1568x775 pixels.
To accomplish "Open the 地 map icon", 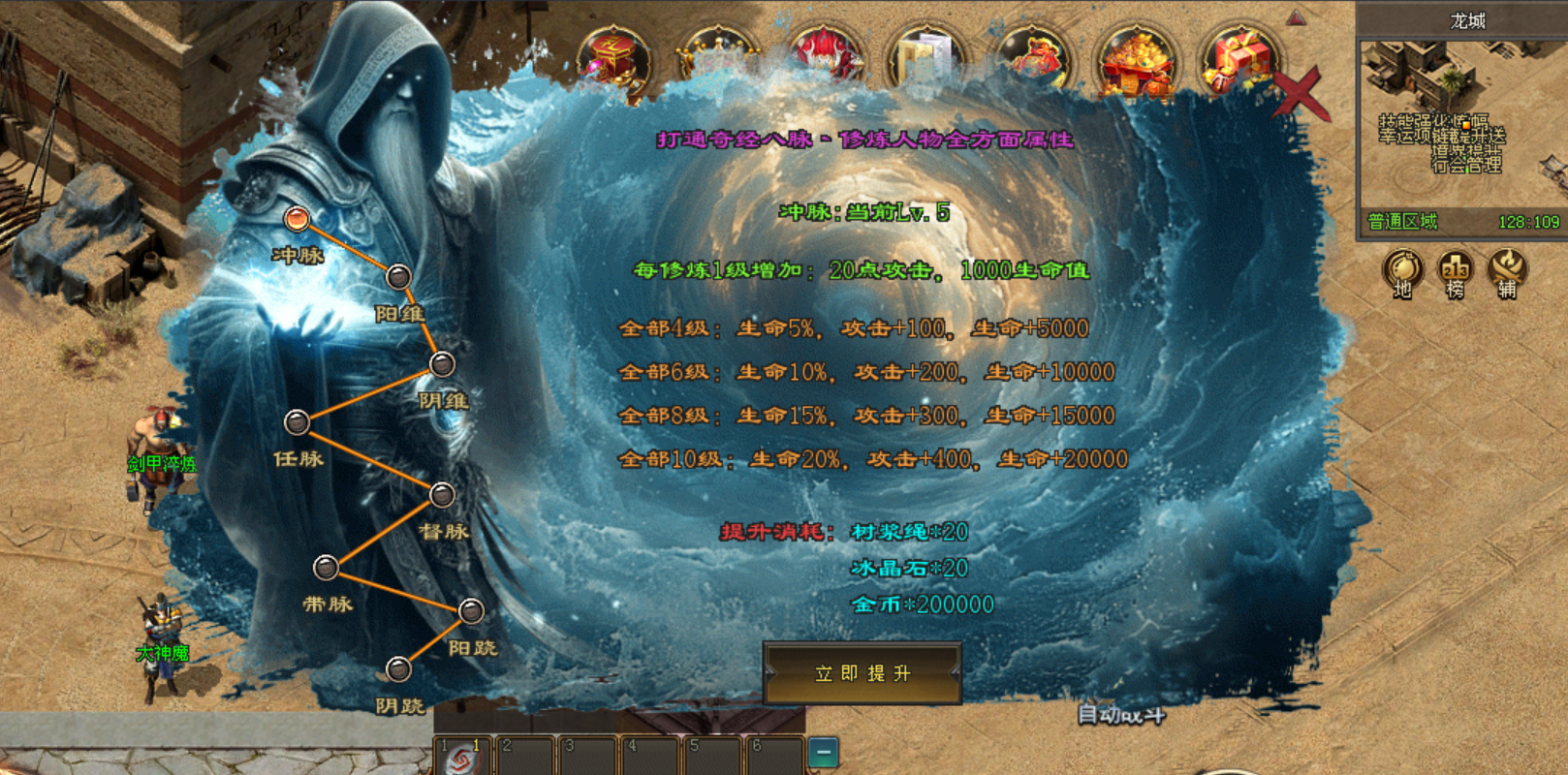I will (x=1402, y=271).
